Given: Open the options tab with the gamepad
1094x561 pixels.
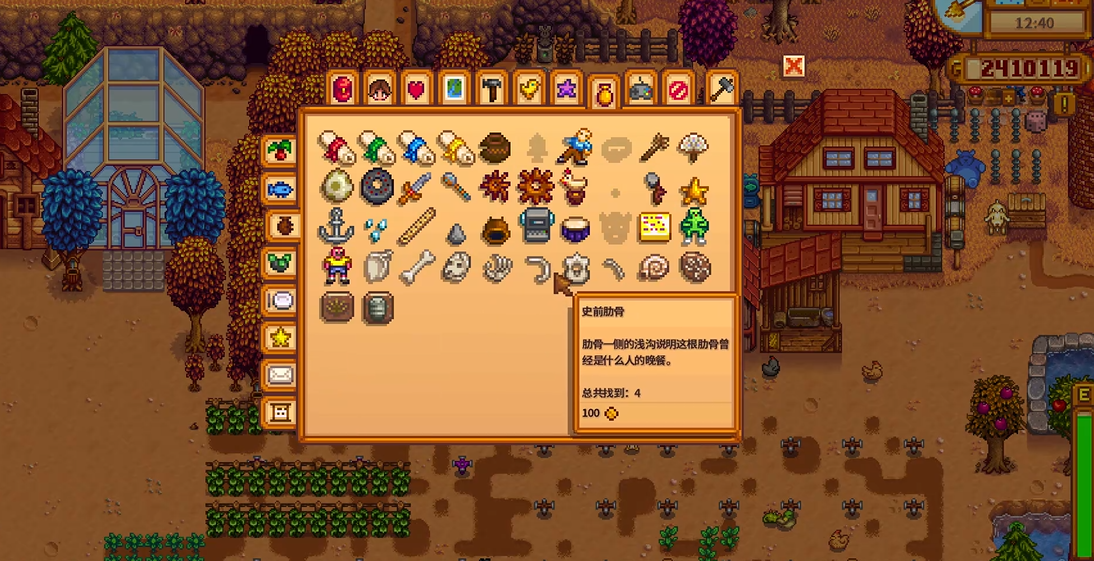Looking at the screenshot, I should [641, 90].
